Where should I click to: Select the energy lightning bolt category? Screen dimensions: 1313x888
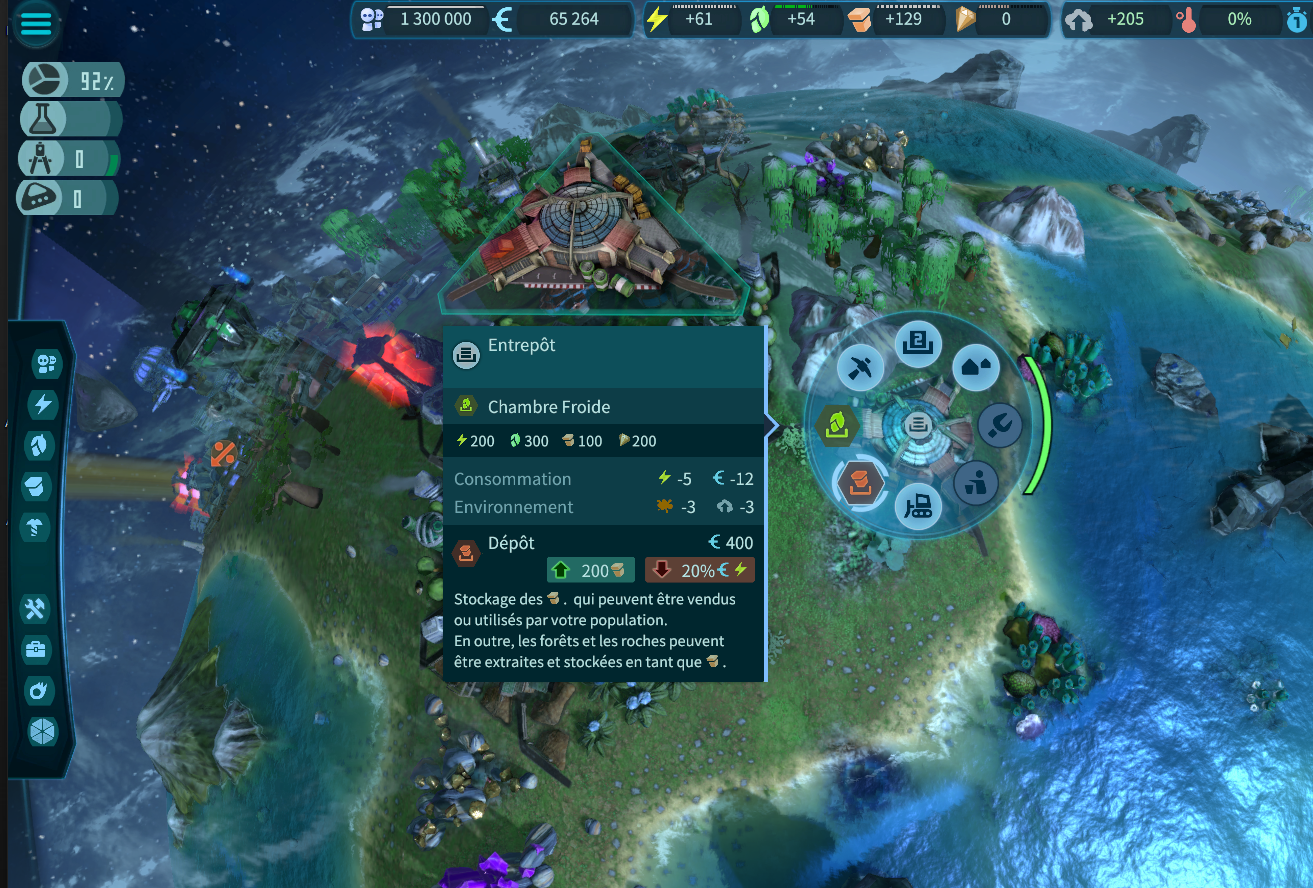tap(44, 404)
